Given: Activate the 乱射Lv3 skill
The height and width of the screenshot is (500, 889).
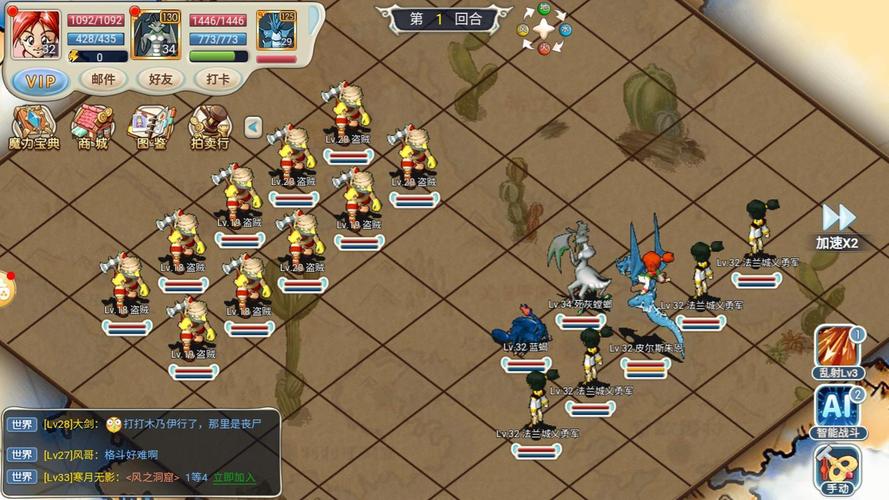Looking at the screenshot, I should 838,352.
